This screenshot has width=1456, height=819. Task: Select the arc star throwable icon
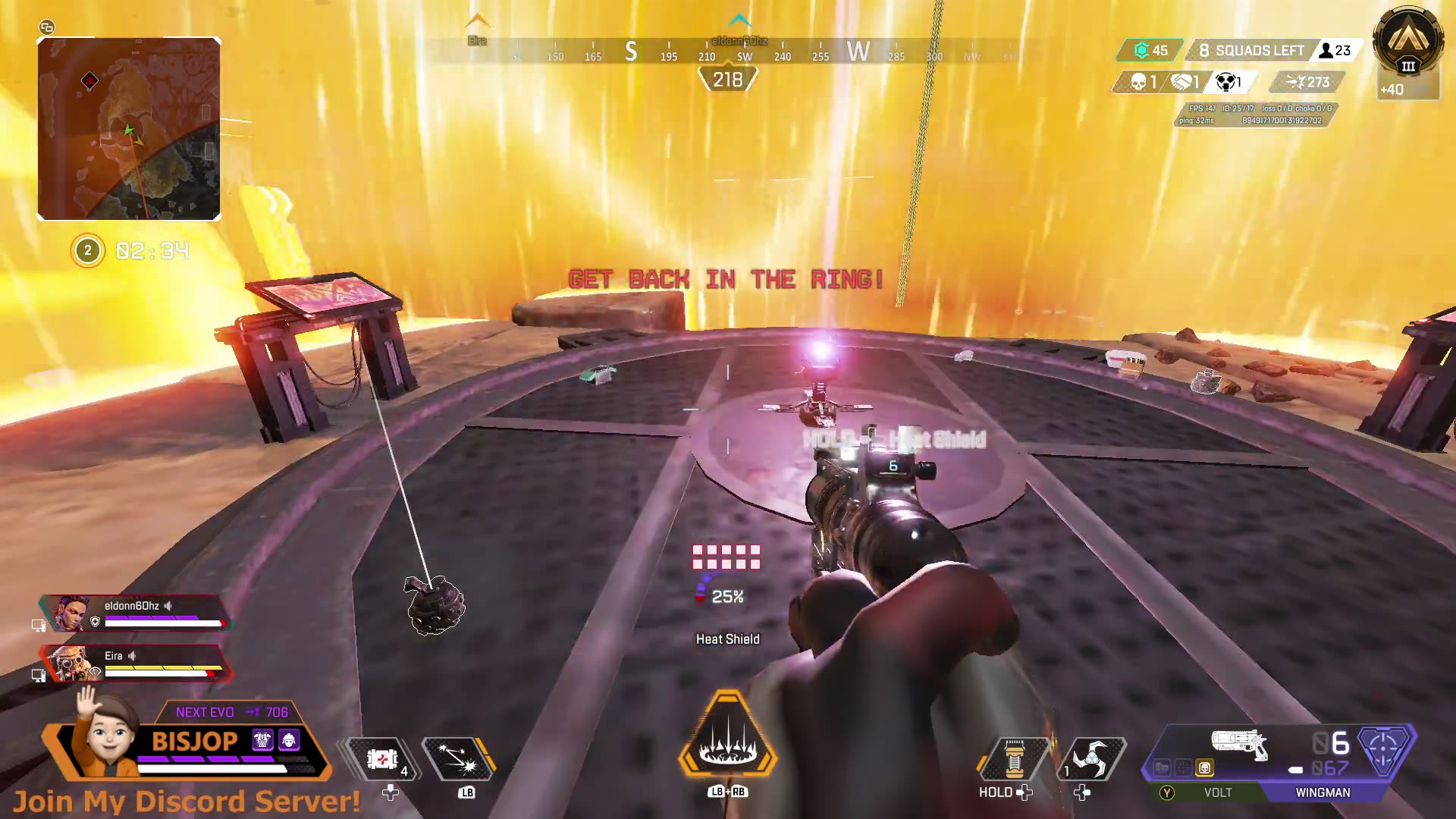[1090, 761]
